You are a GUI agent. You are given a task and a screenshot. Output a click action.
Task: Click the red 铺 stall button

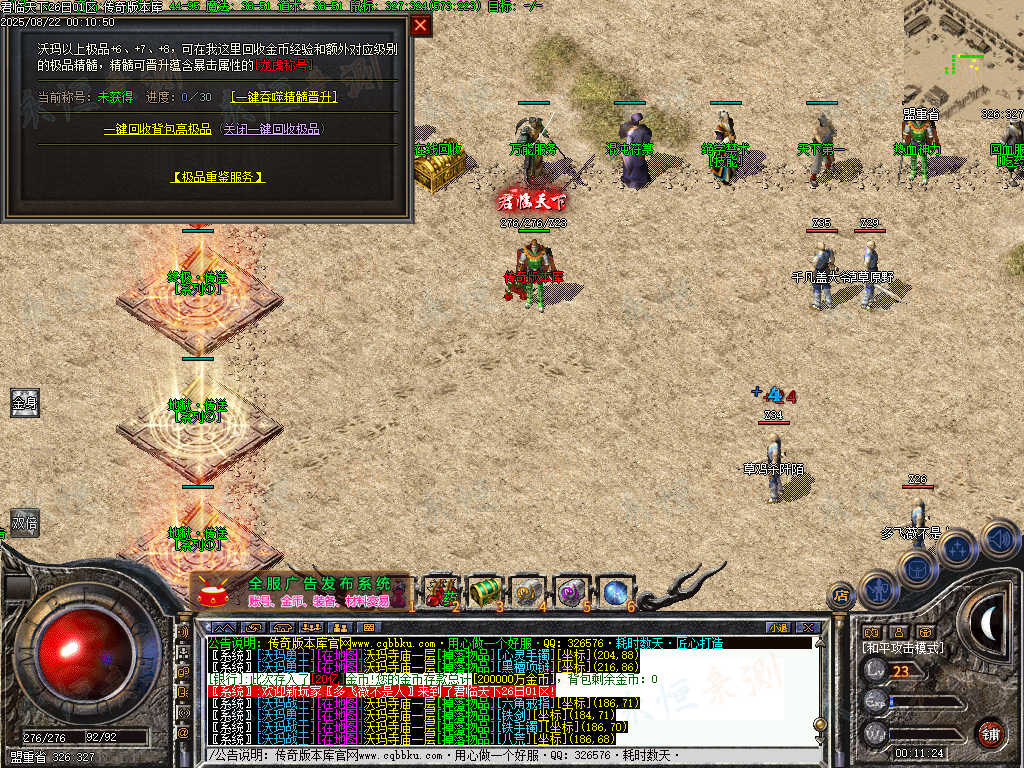[x=990, y=733]
